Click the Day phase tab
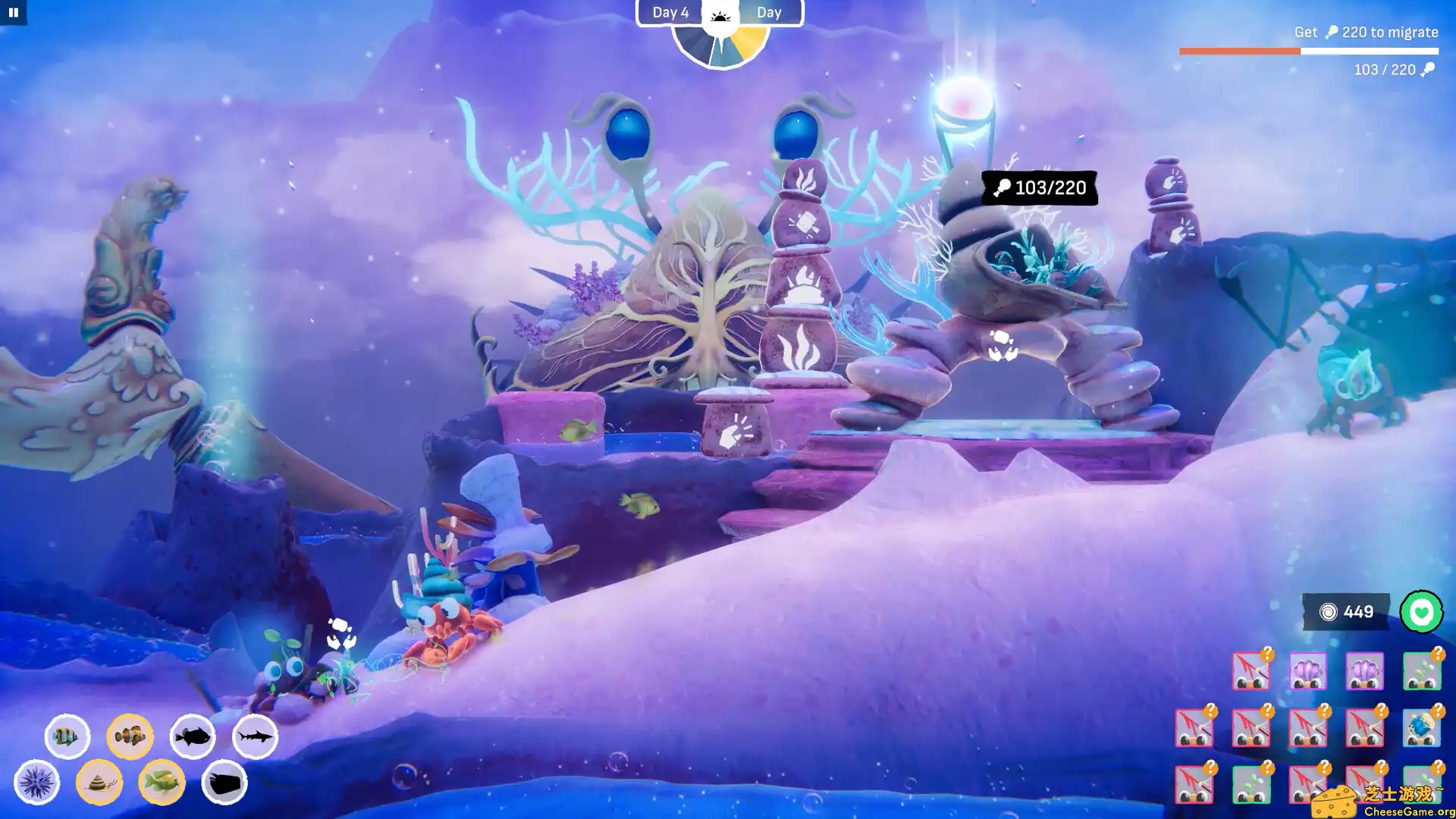This screenshot has height=819, width=1456. pyautogui.click(x=770, y=12)
